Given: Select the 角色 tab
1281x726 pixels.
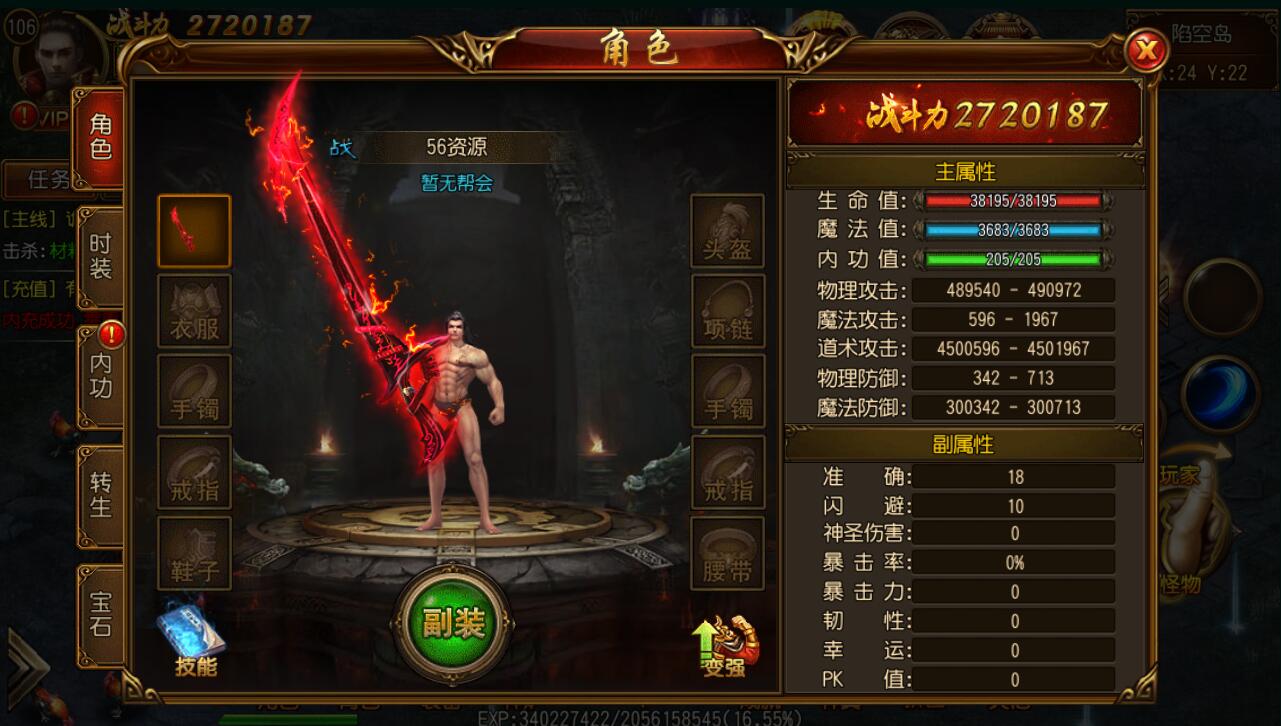Looking at the screenshot, I should [101, 138].
